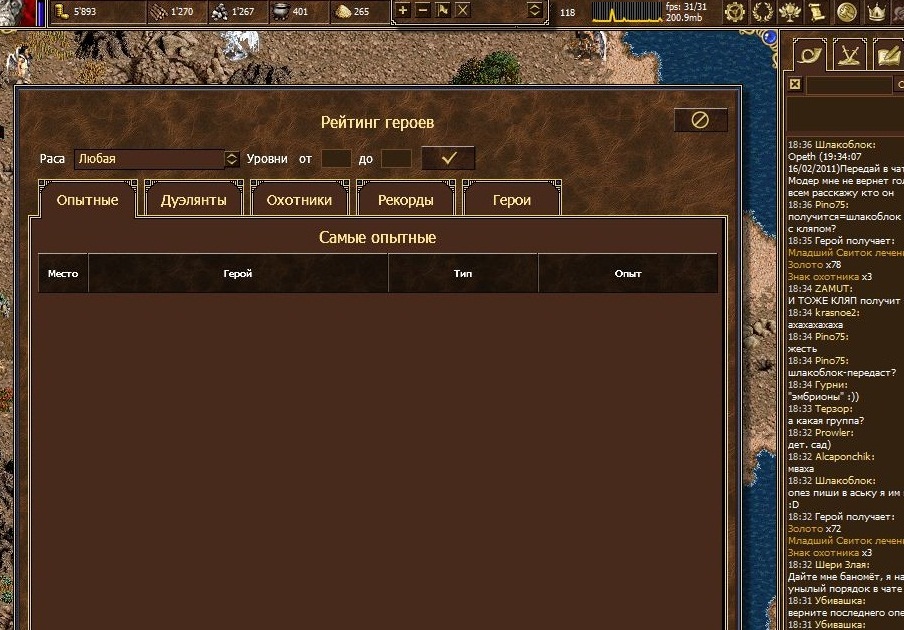Show the Рекорды tab

405,200
